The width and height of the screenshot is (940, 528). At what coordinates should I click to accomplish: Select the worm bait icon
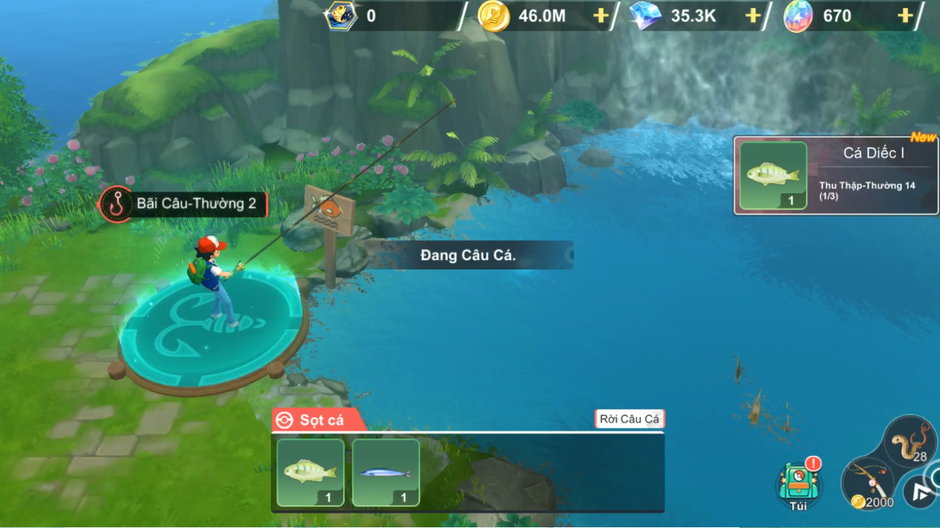click(909, 439)
